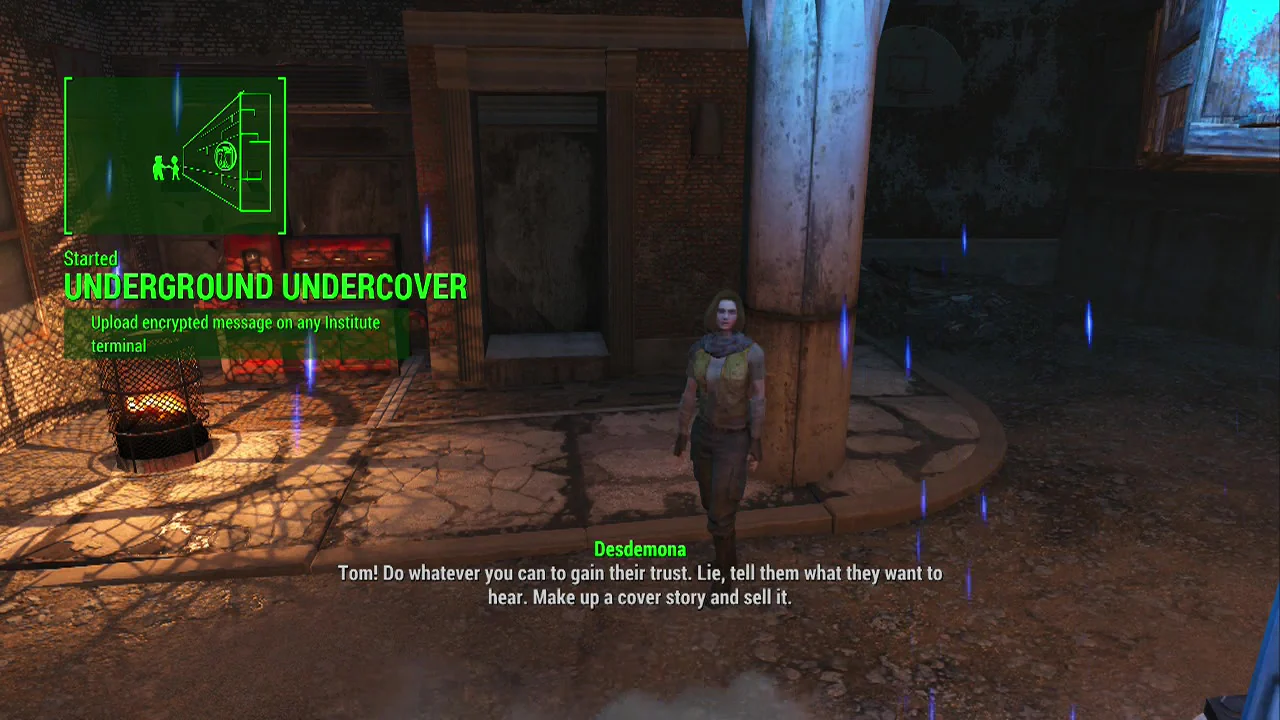1280x720 pixels.
Task: Click the railway lantern symbol inside the quest artwork
Action: coord(226,158)
